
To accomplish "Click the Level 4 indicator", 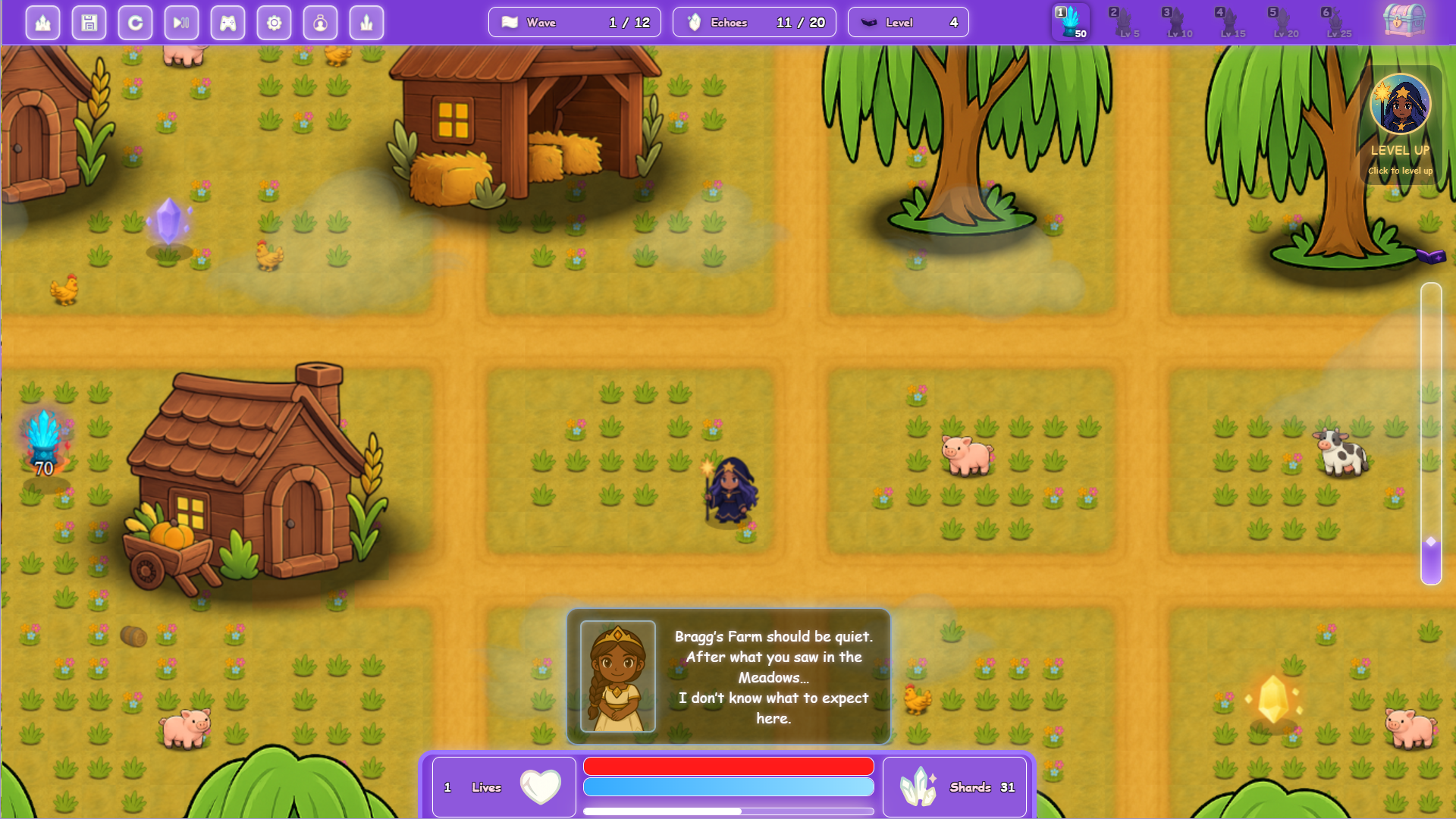I will 908,22.
